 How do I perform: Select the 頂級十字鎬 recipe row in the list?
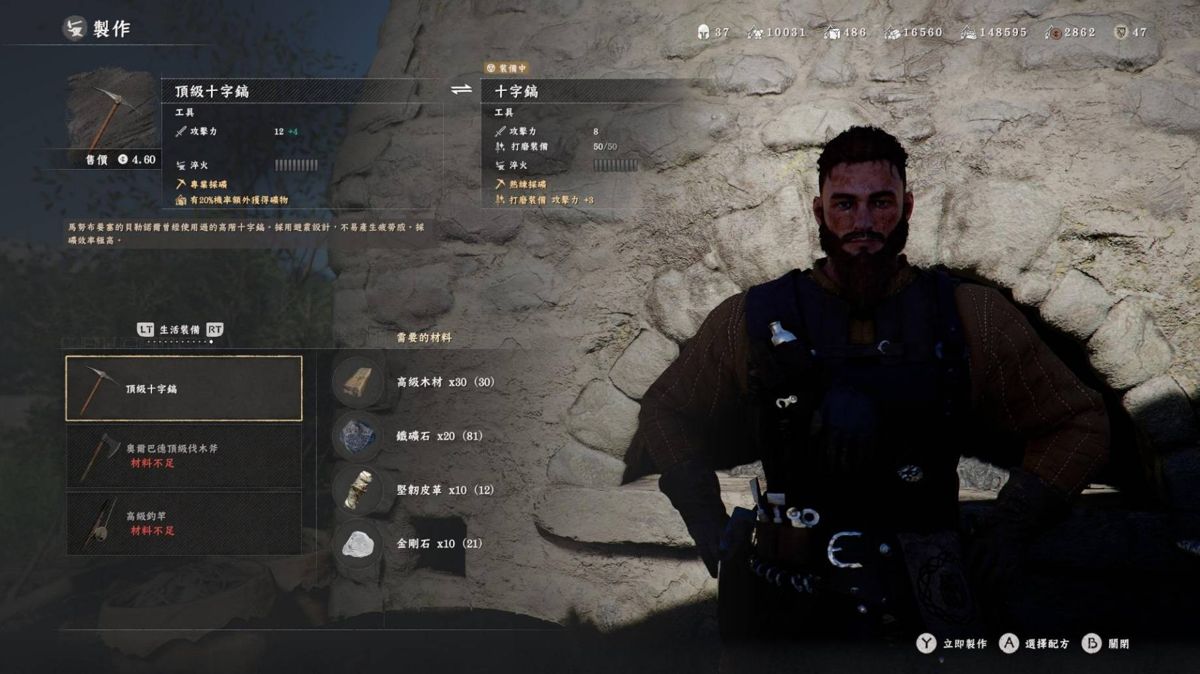(184, 388)
